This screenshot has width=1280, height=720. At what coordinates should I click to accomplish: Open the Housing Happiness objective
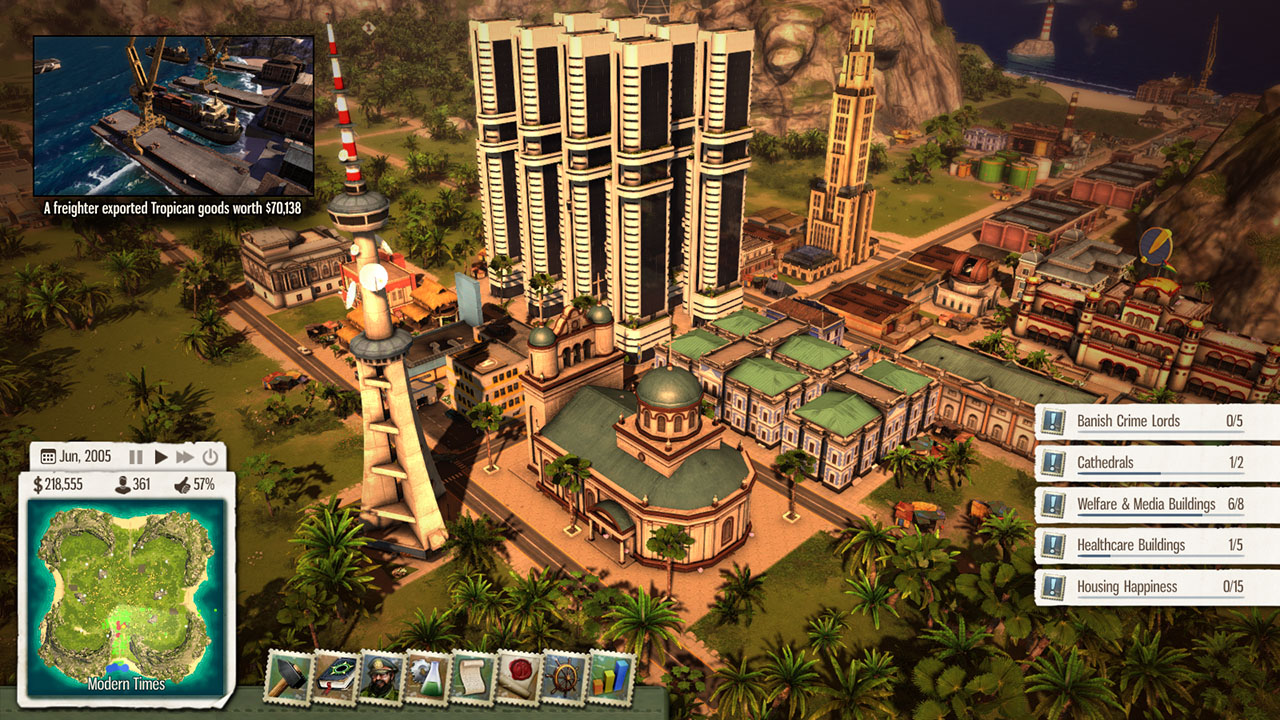click(x=1157, y=586)
